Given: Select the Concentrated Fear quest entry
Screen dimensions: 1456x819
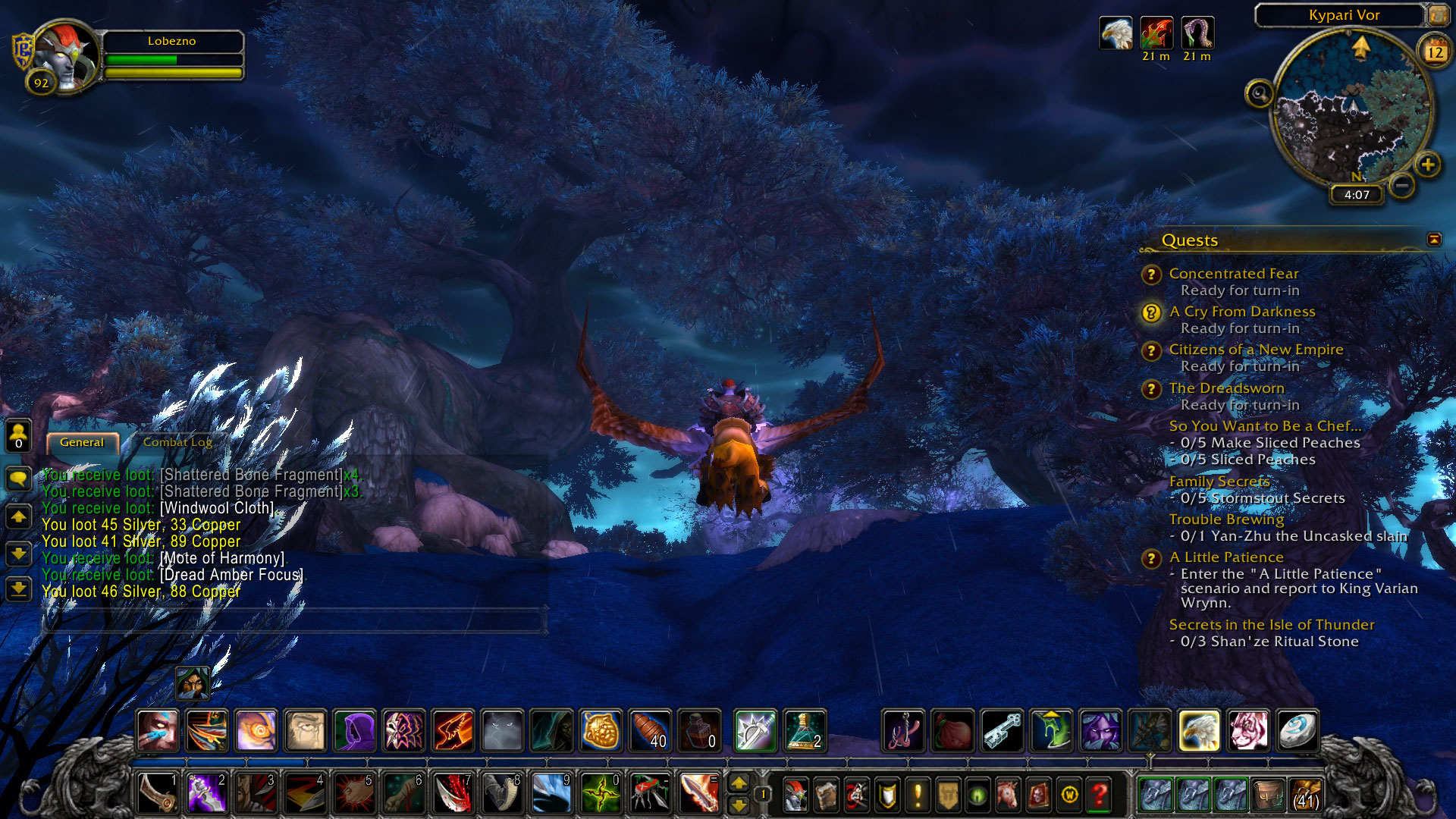Looking at the screenshot, I should click(1233, 274).
